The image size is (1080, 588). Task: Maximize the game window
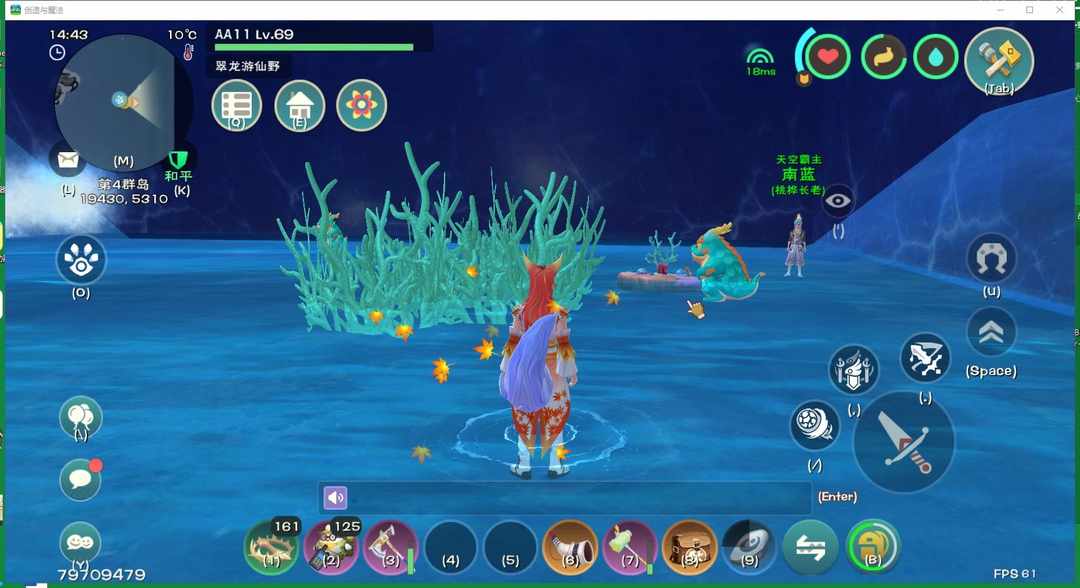1029,9
